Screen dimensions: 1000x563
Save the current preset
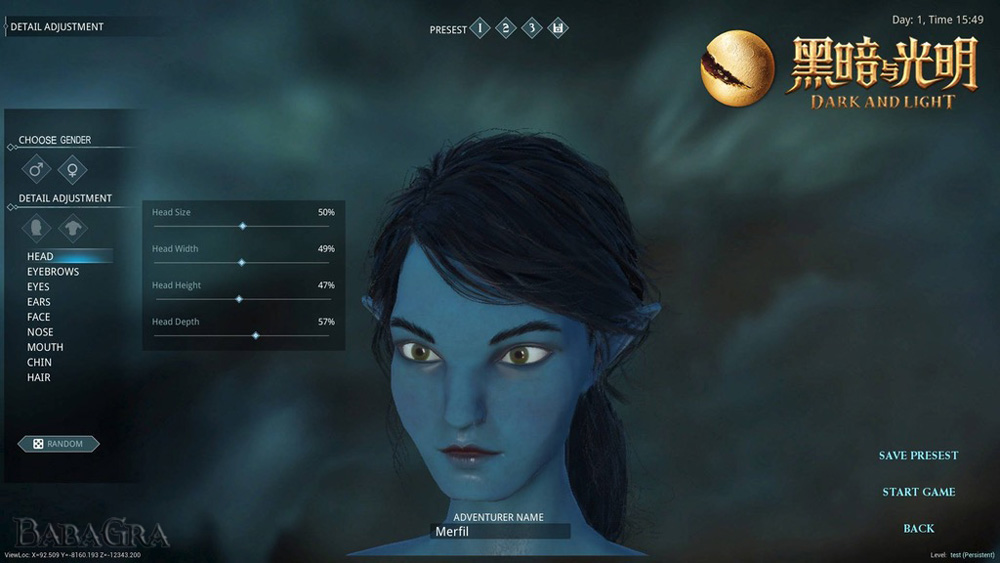[918, 456]
